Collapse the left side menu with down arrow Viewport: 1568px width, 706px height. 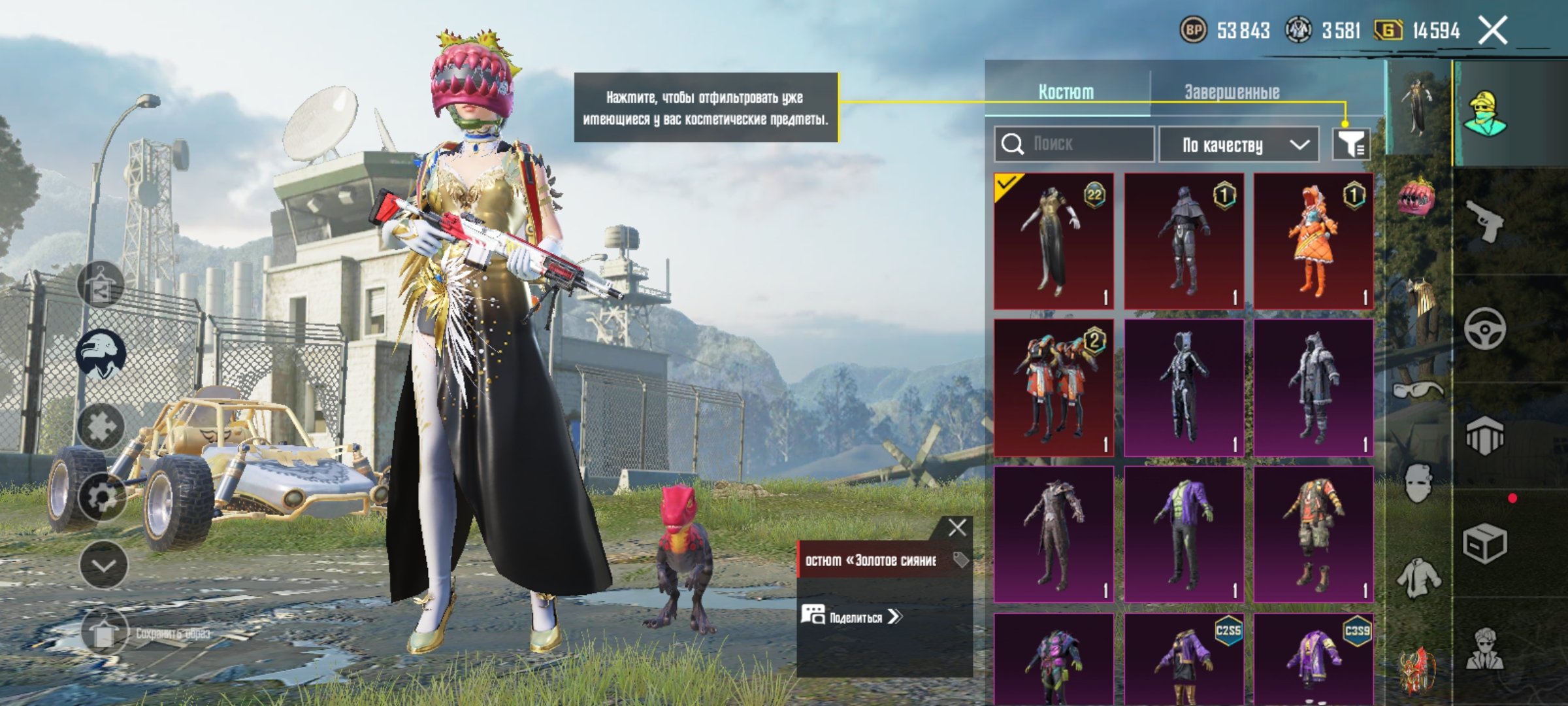click(x=104, y=565)
